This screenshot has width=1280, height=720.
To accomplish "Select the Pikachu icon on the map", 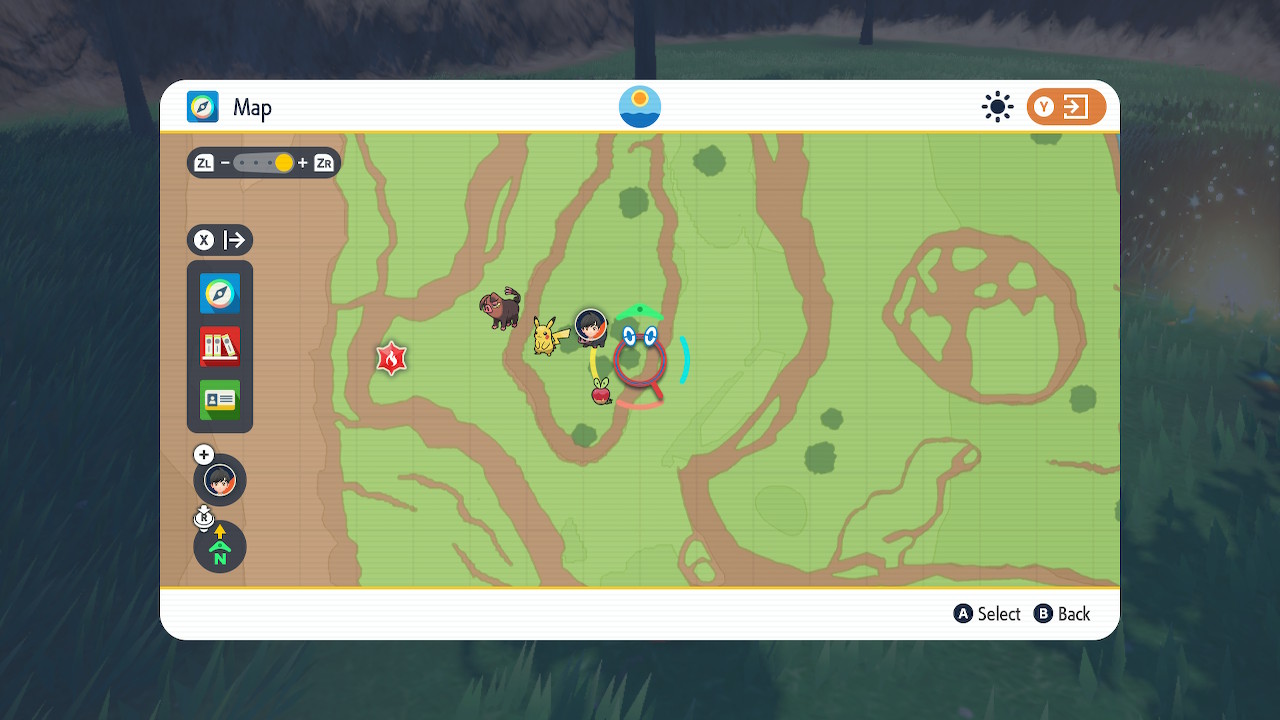I will coord(545,336).
